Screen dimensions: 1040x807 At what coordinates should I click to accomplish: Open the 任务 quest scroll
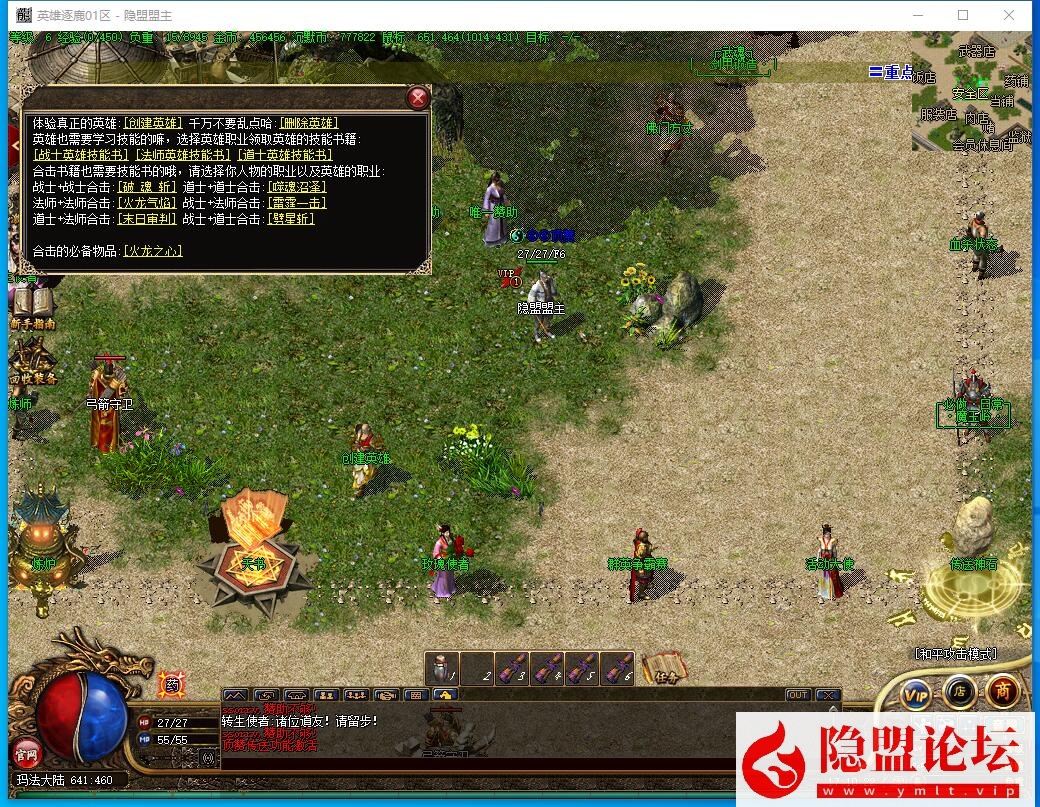[x=662, y=668]
